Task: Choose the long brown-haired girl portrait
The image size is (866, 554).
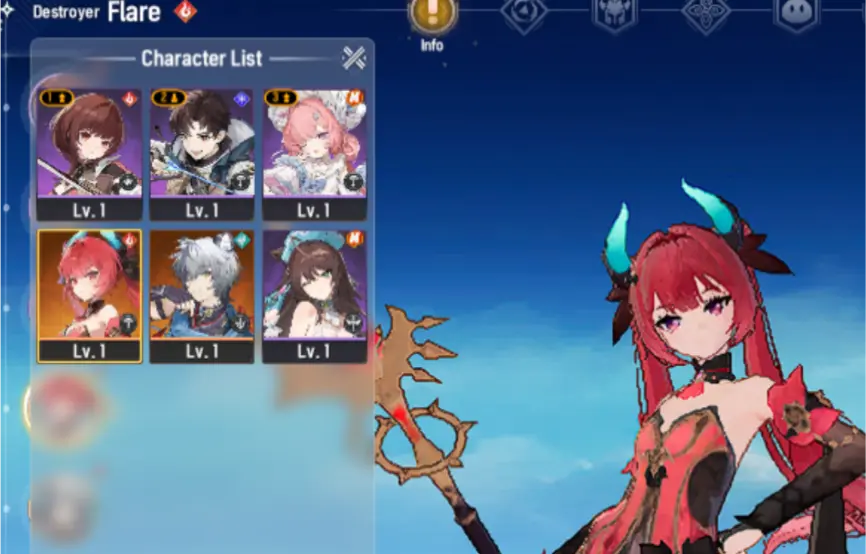Action: click(314, 285)
